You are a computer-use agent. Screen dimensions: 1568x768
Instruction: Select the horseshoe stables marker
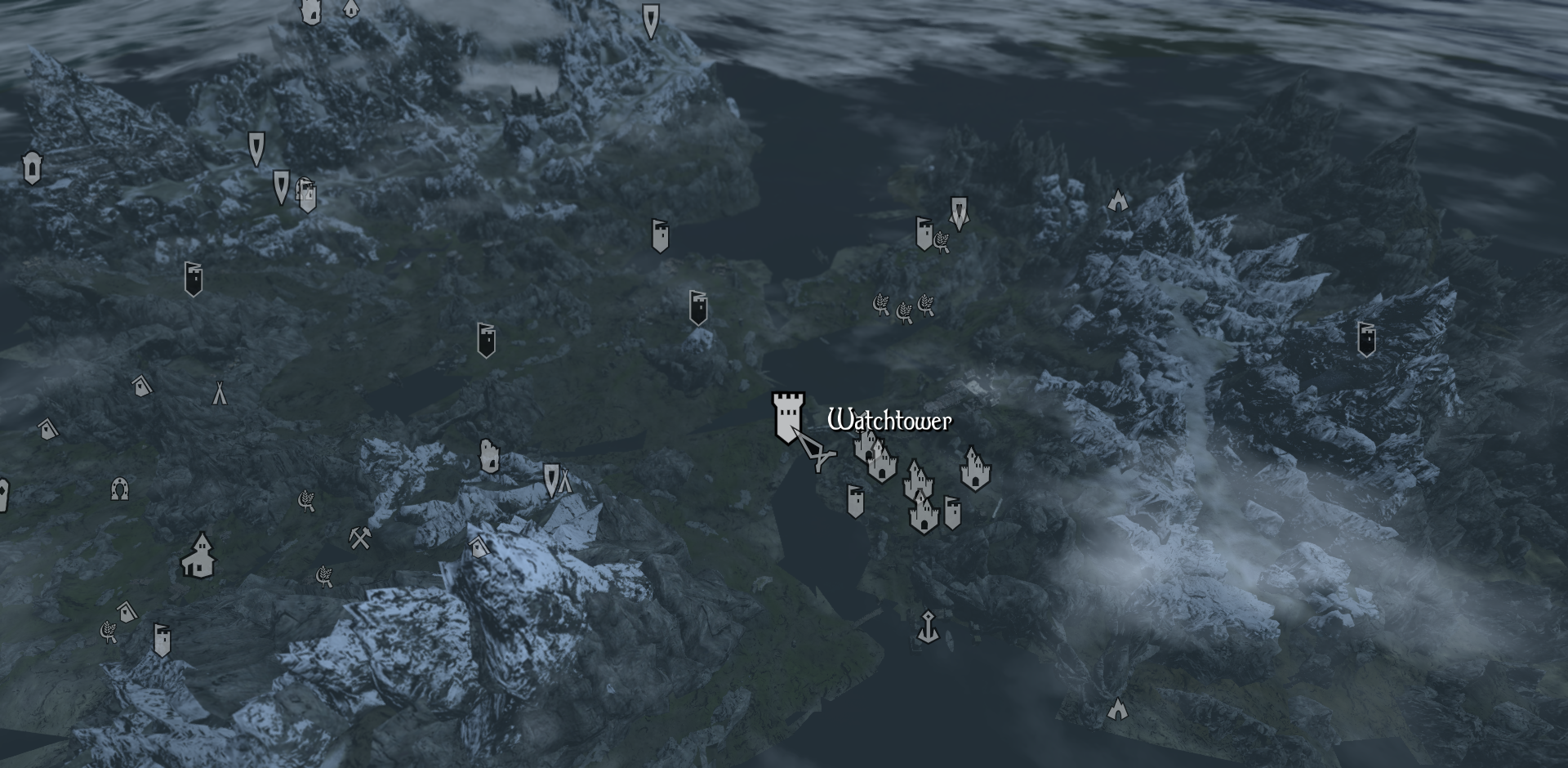pos(120,489)
